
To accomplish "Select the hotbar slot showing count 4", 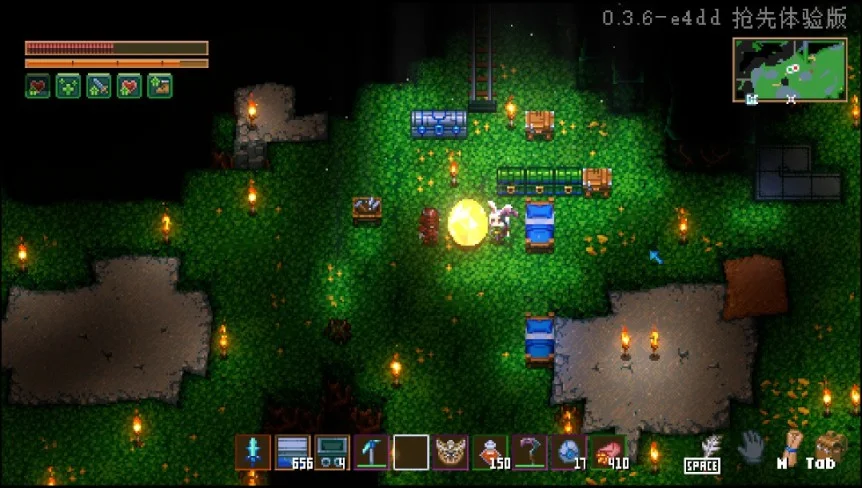I will 332,452.
